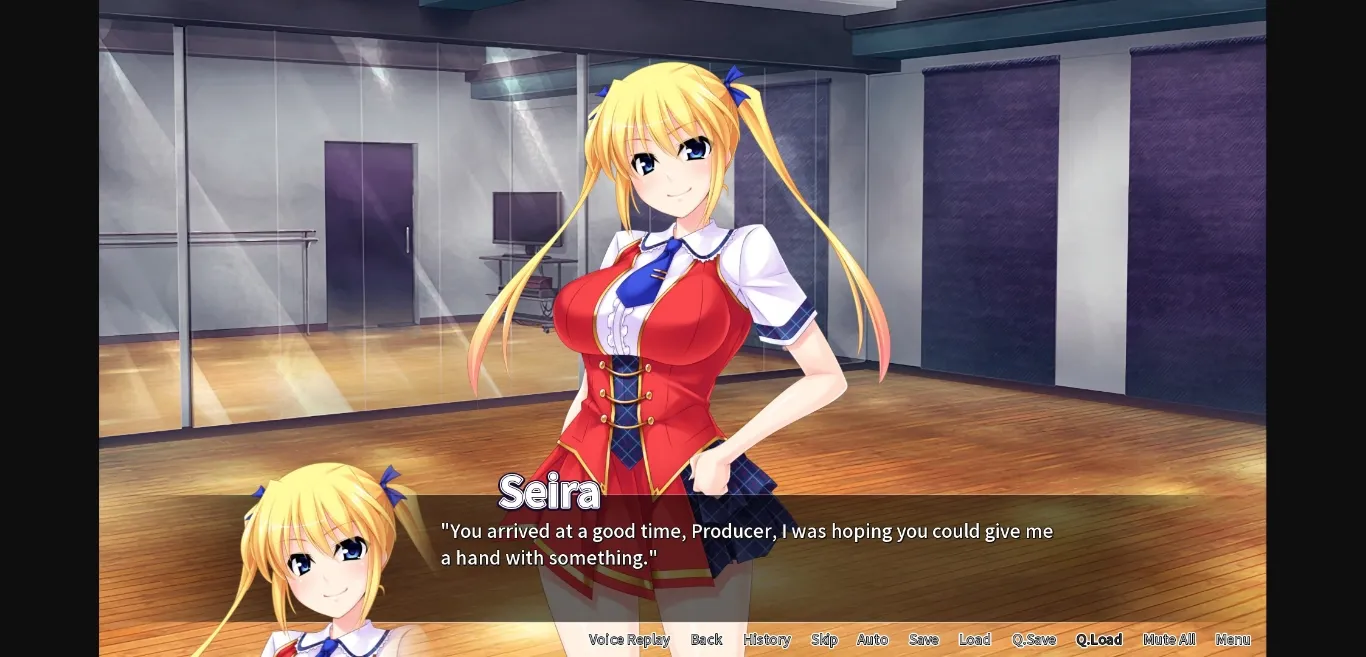Image resolution: width=1366 pixels, height=657 pixels.
Task: Toggle Auto advance mode
Action: (872, 640)
